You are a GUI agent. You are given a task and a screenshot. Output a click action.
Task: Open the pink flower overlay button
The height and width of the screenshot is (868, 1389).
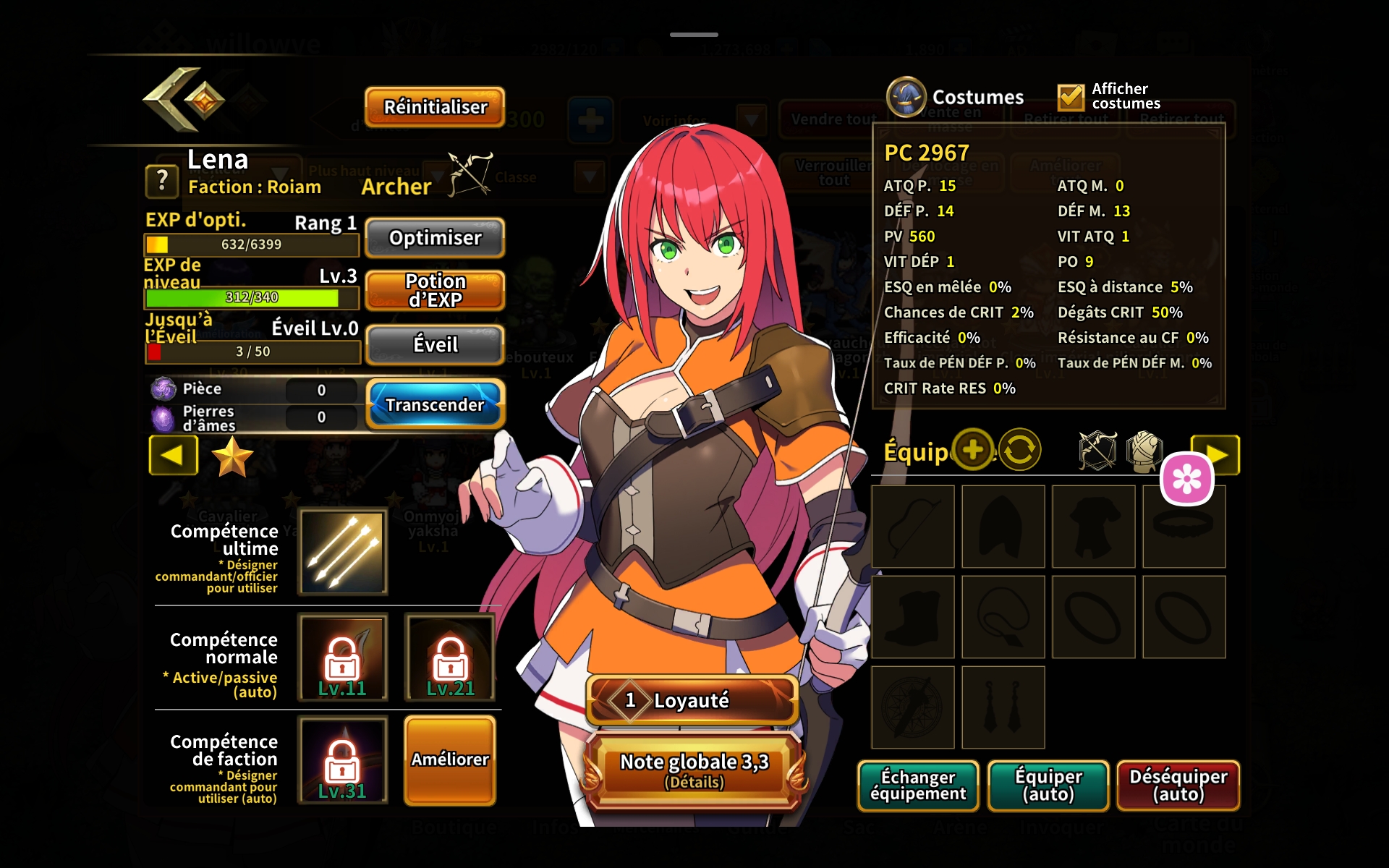click(x=1186, y=478)
